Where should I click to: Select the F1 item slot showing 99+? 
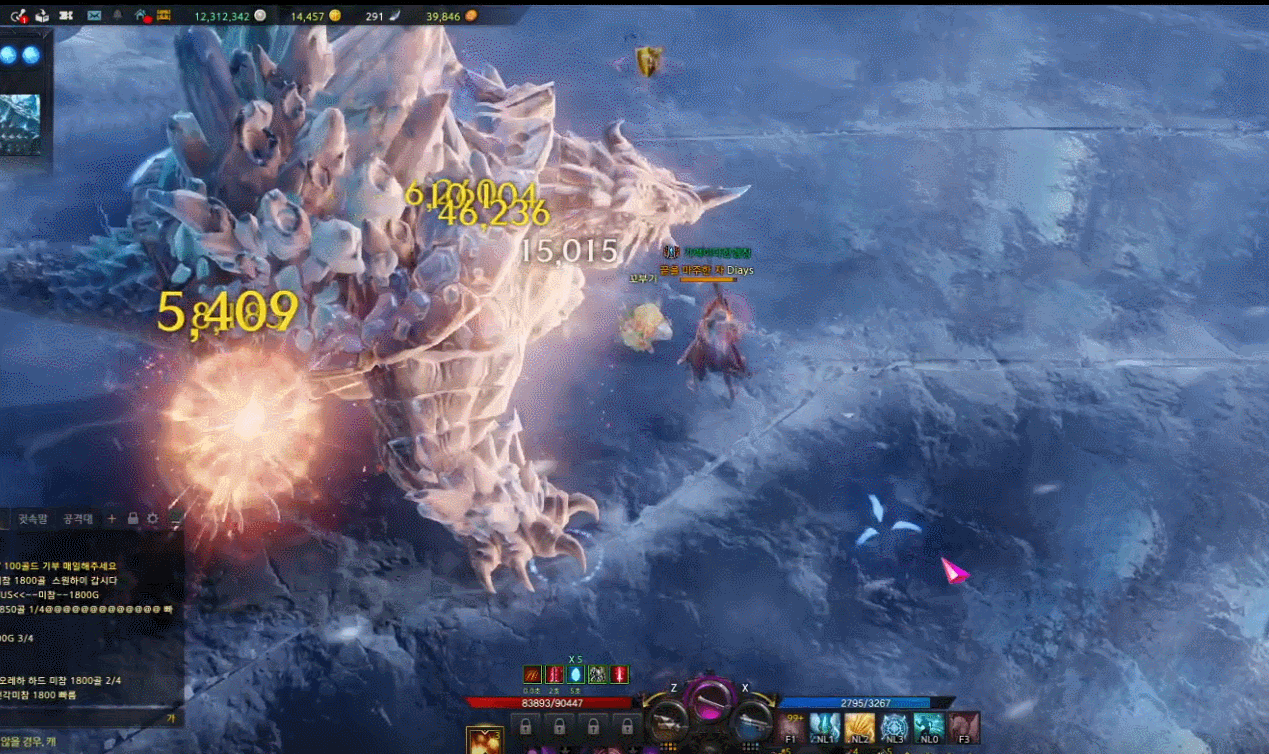791,727
